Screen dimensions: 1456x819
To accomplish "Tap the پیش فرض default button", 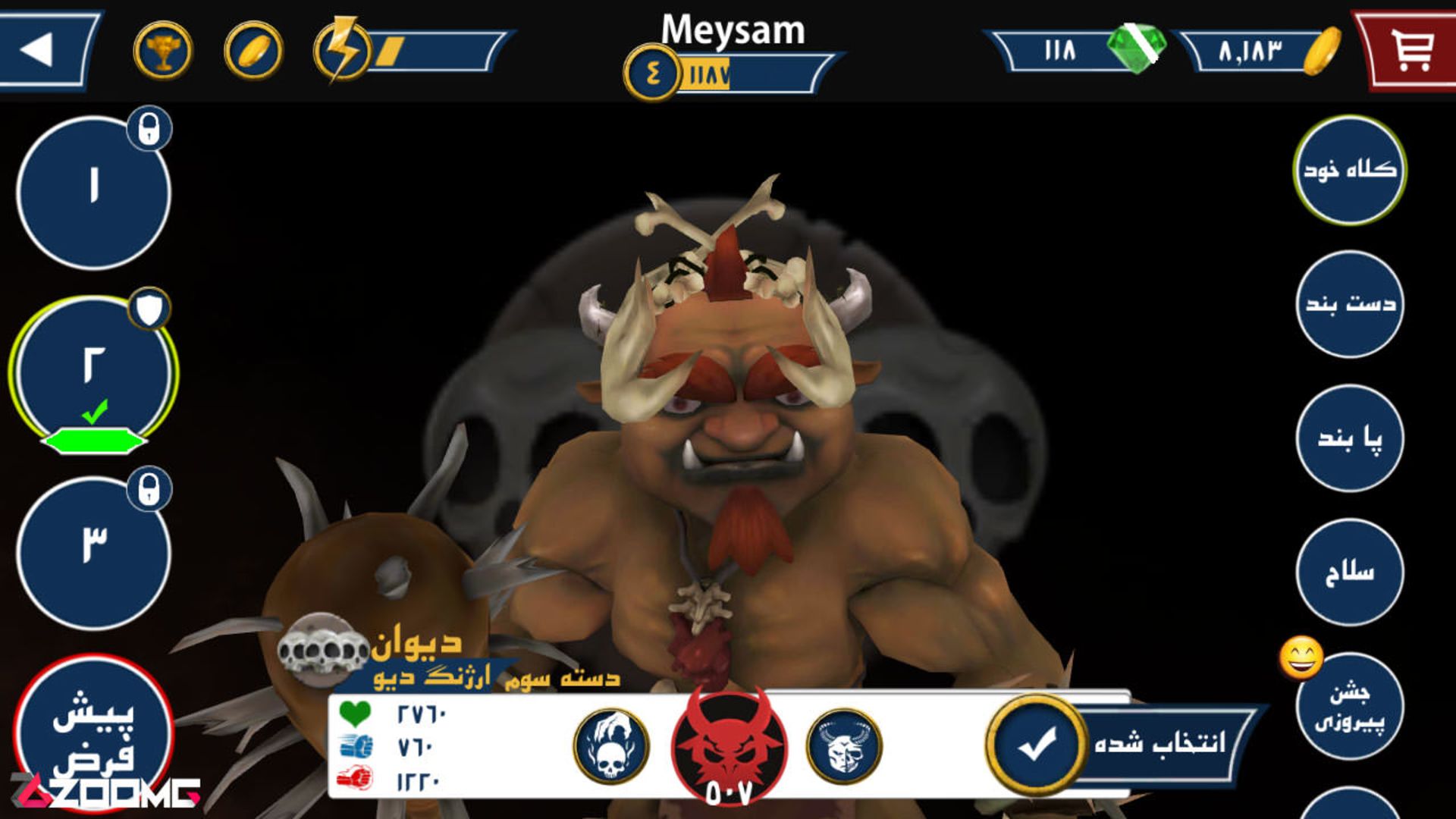I will point(93,732).
